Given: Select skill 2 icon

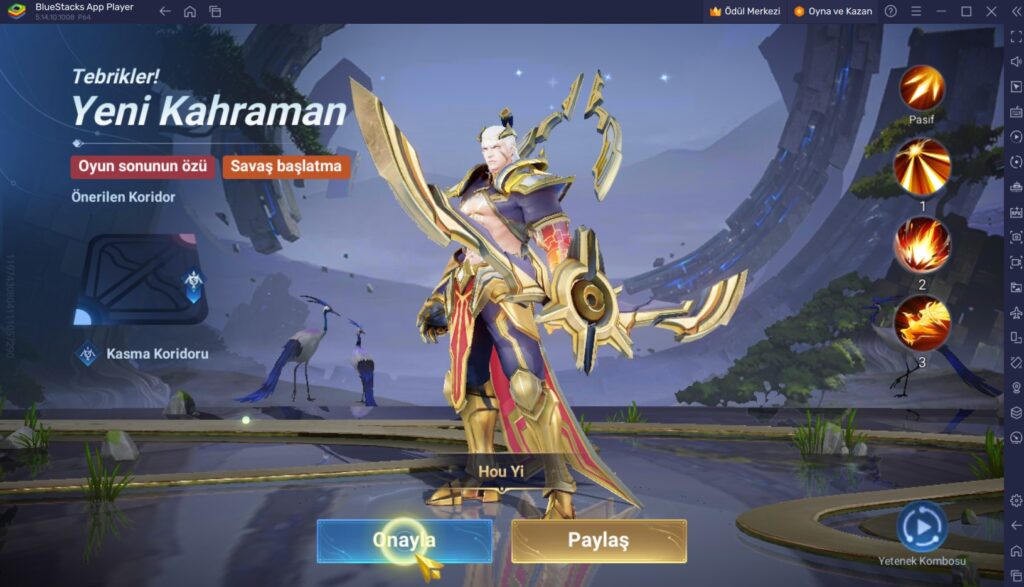Looking at the screenshot, I should (x=921, y=245).
